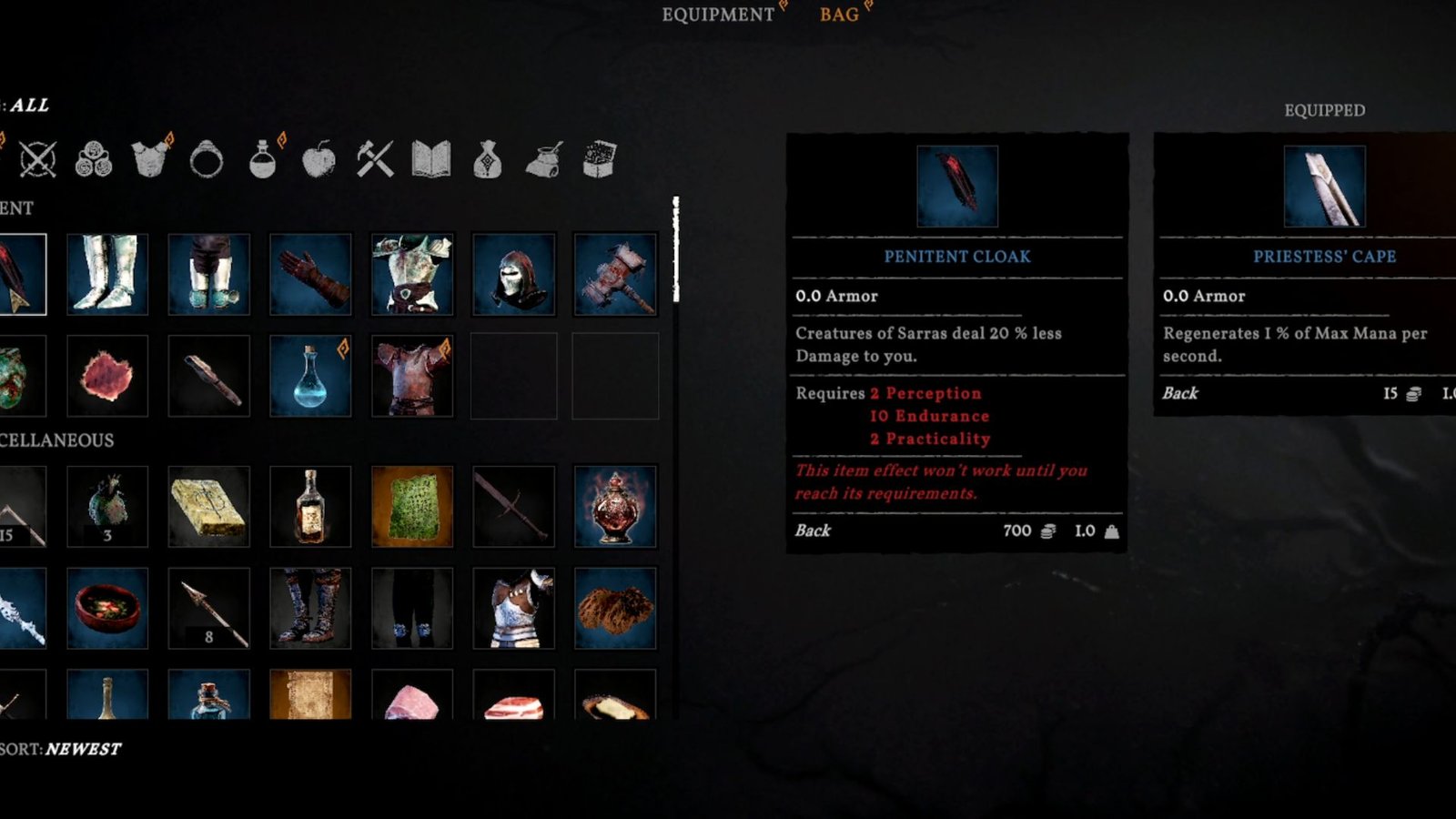The image size is (1456, 819).
Task: Select the bloodied warhammer slot
Action: pos(615,274)
